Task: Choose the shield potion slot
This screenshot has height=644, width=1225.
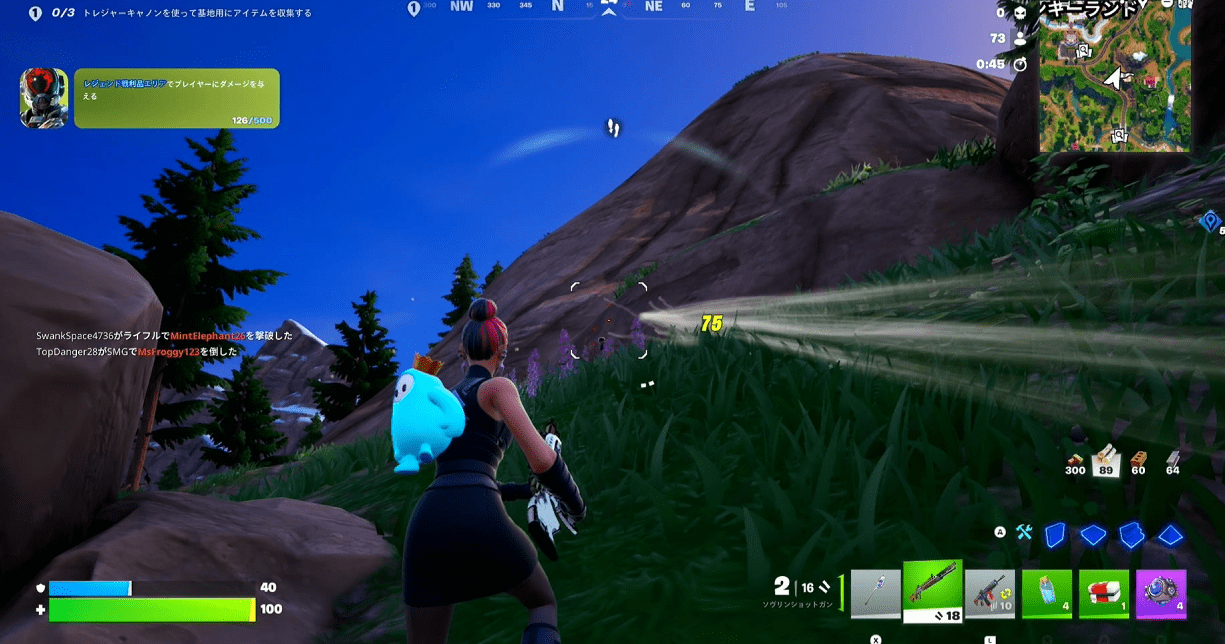Action: [x=1047, y=594]
